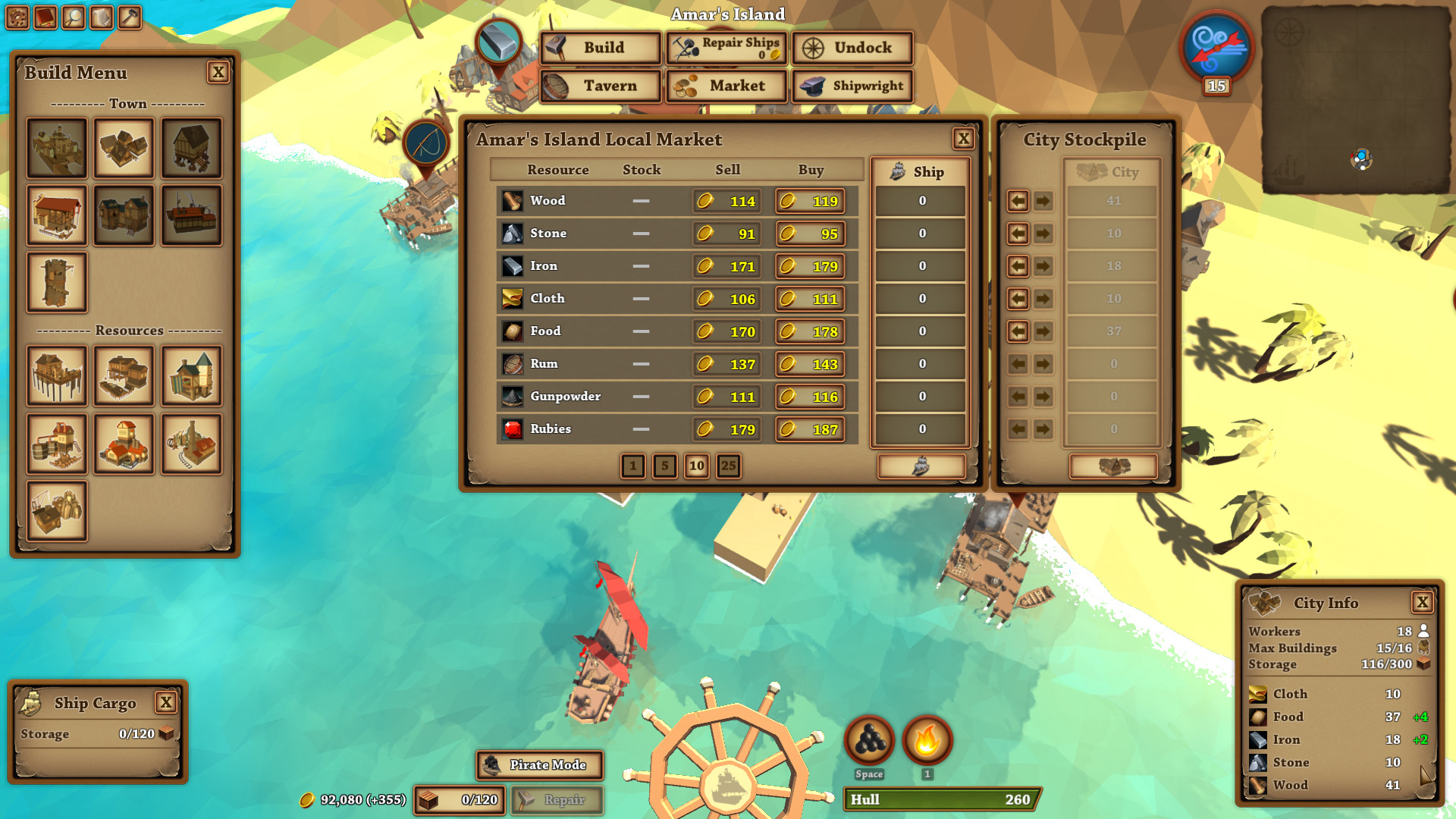Select the 25 trade quantity option
The width and height of the screenshot is (1456, 819).
point(728,466)
